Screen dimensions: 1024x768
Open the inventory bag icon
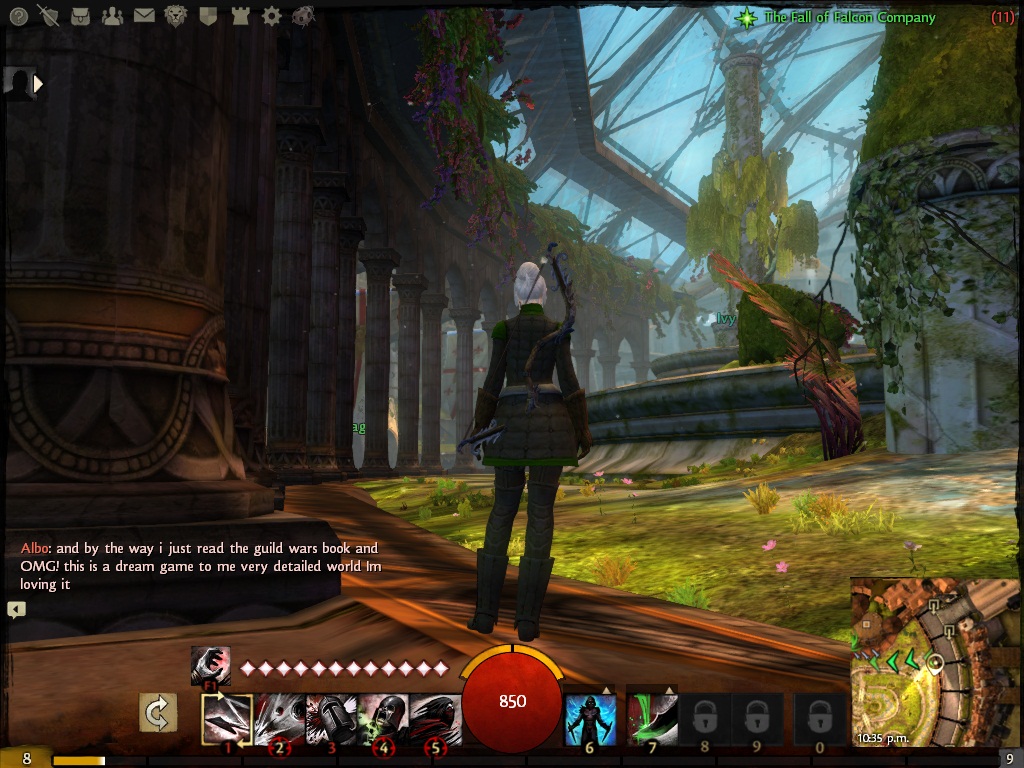pos(81,16)
